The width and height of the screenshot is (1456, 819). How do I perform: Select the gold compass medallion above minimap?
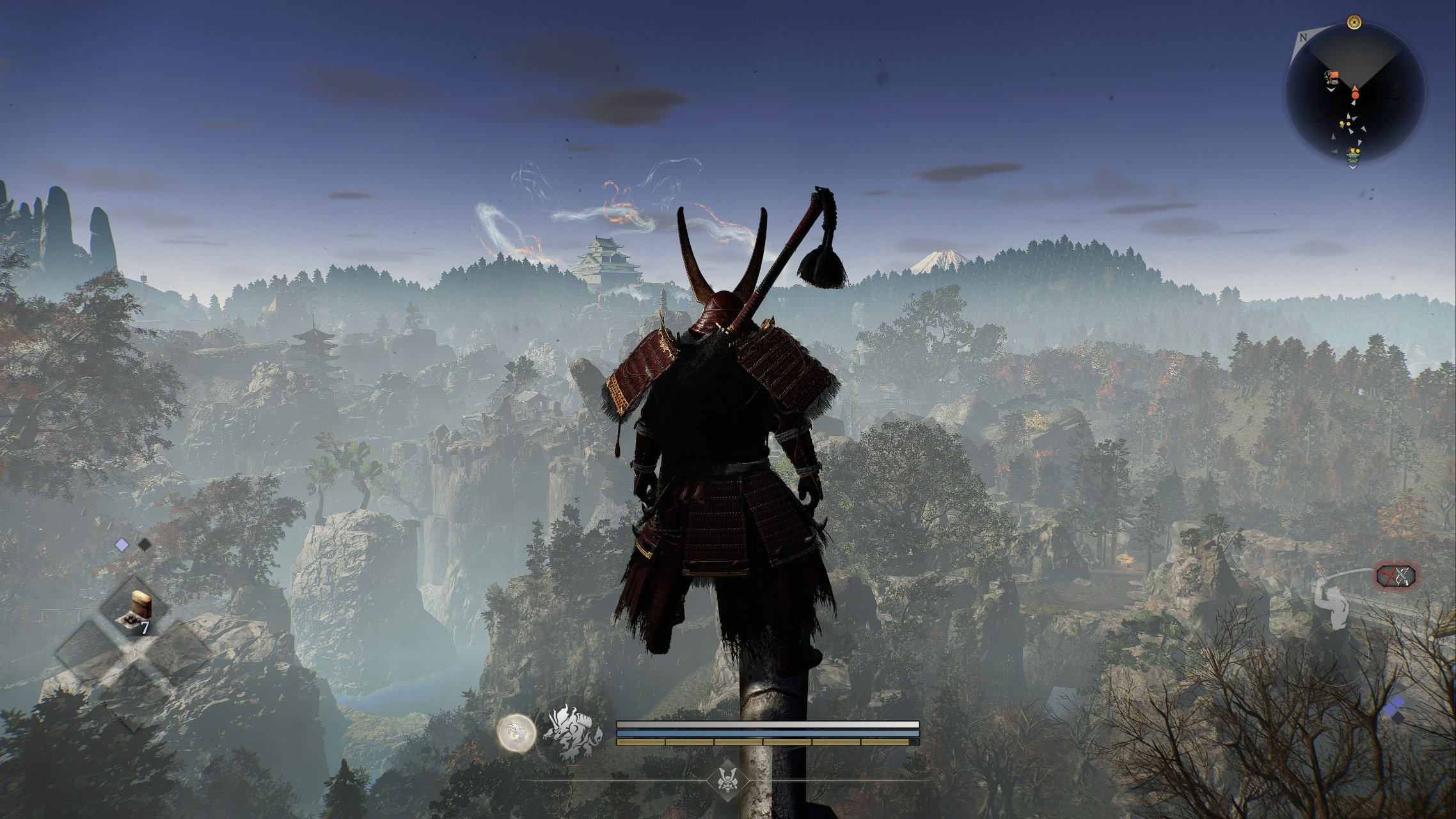point(1353,23)
